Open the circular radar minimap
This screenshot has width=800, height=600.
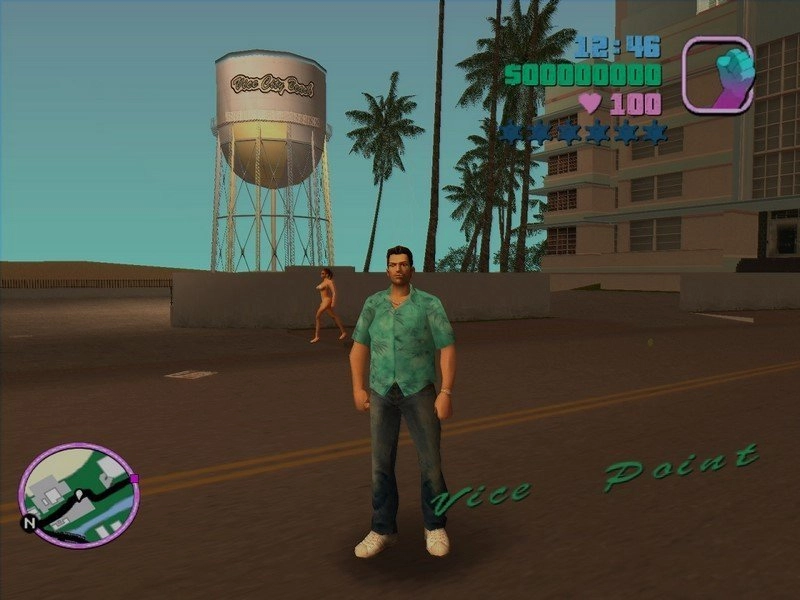[79, 496]
